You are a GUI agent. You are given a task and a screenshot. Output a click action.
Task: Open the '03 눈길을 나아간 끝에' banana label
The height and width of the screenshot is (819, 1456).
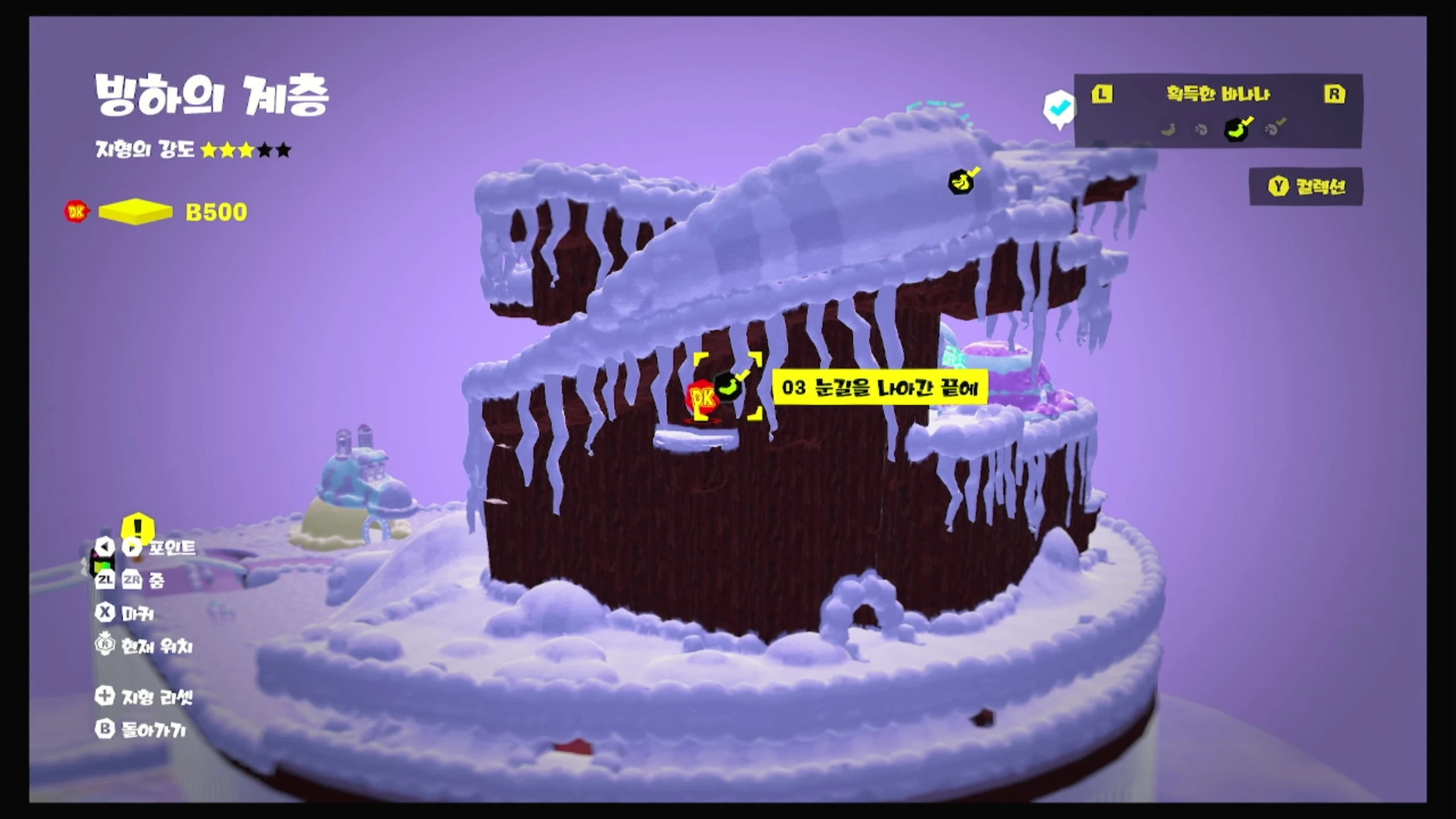(x=879, y=388)
